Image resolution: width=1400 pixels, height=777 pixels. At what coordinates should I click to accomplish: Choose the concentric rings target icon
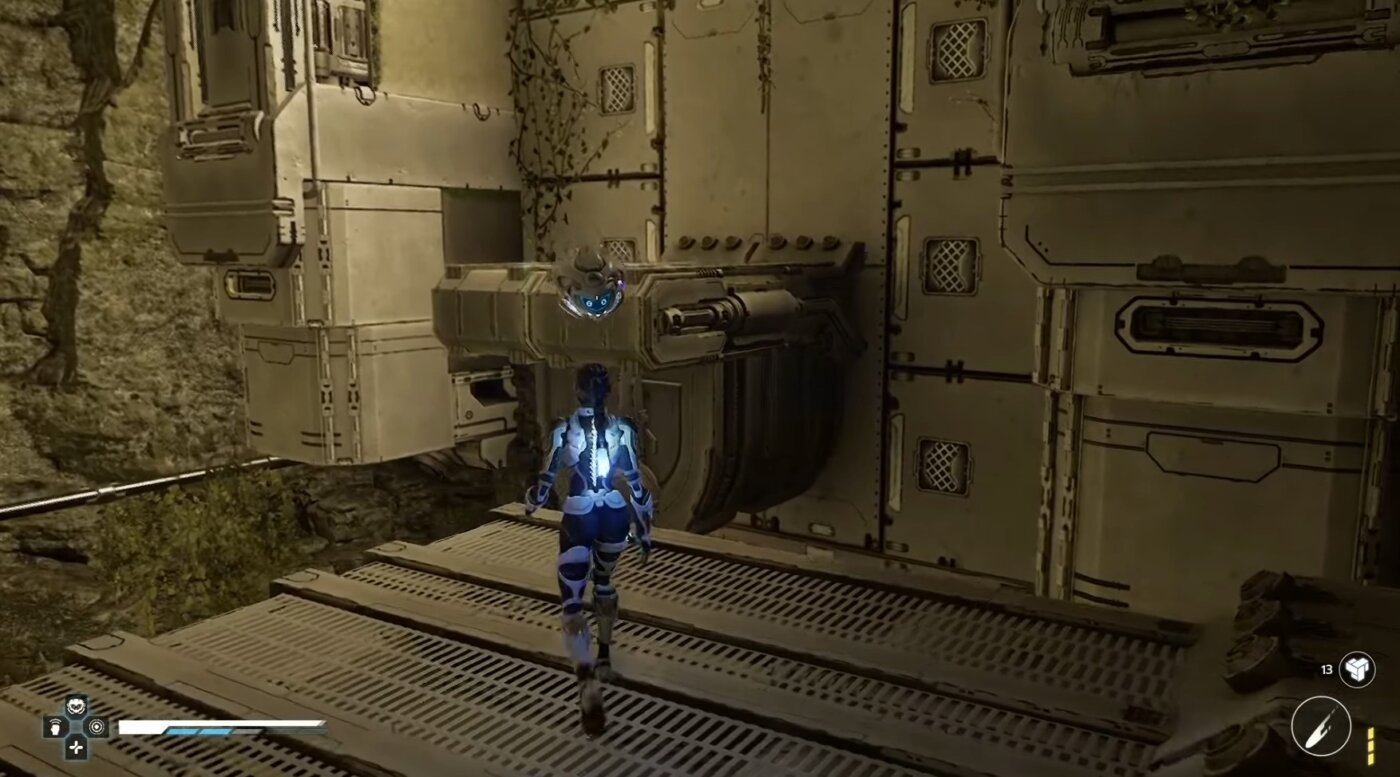click(x=96, y=727)
